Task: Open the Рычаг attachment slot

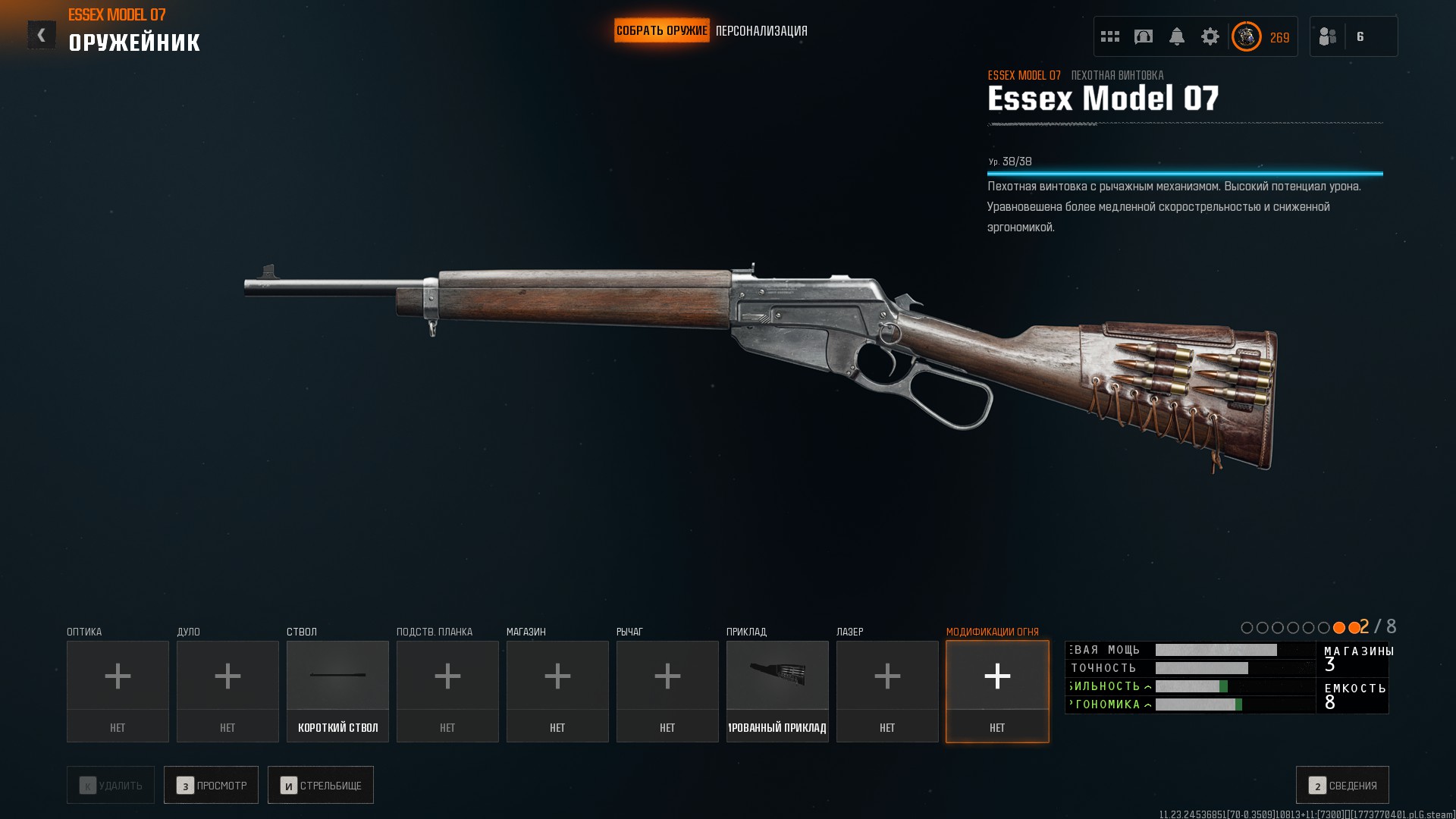Action: 667,691
